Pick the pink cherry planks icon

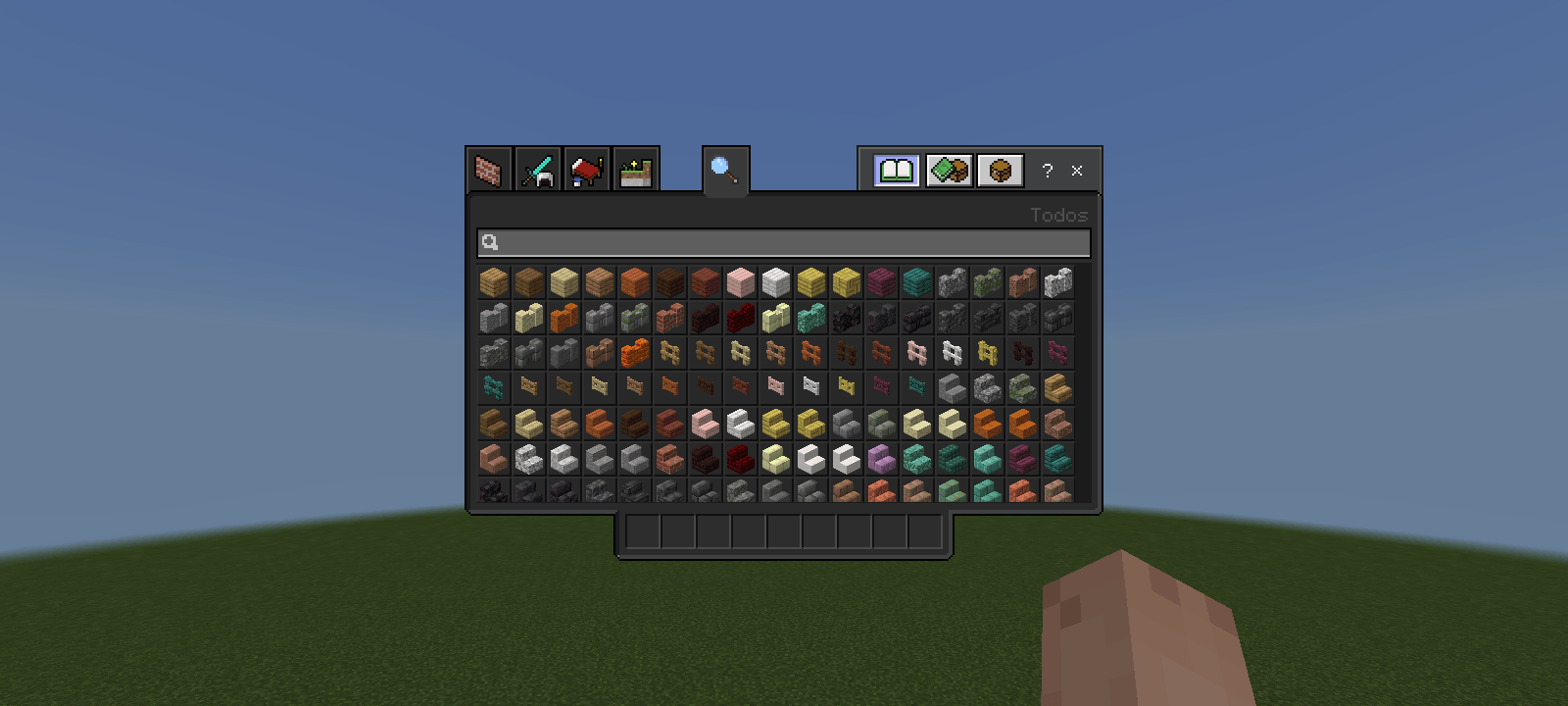coord(741,282)
